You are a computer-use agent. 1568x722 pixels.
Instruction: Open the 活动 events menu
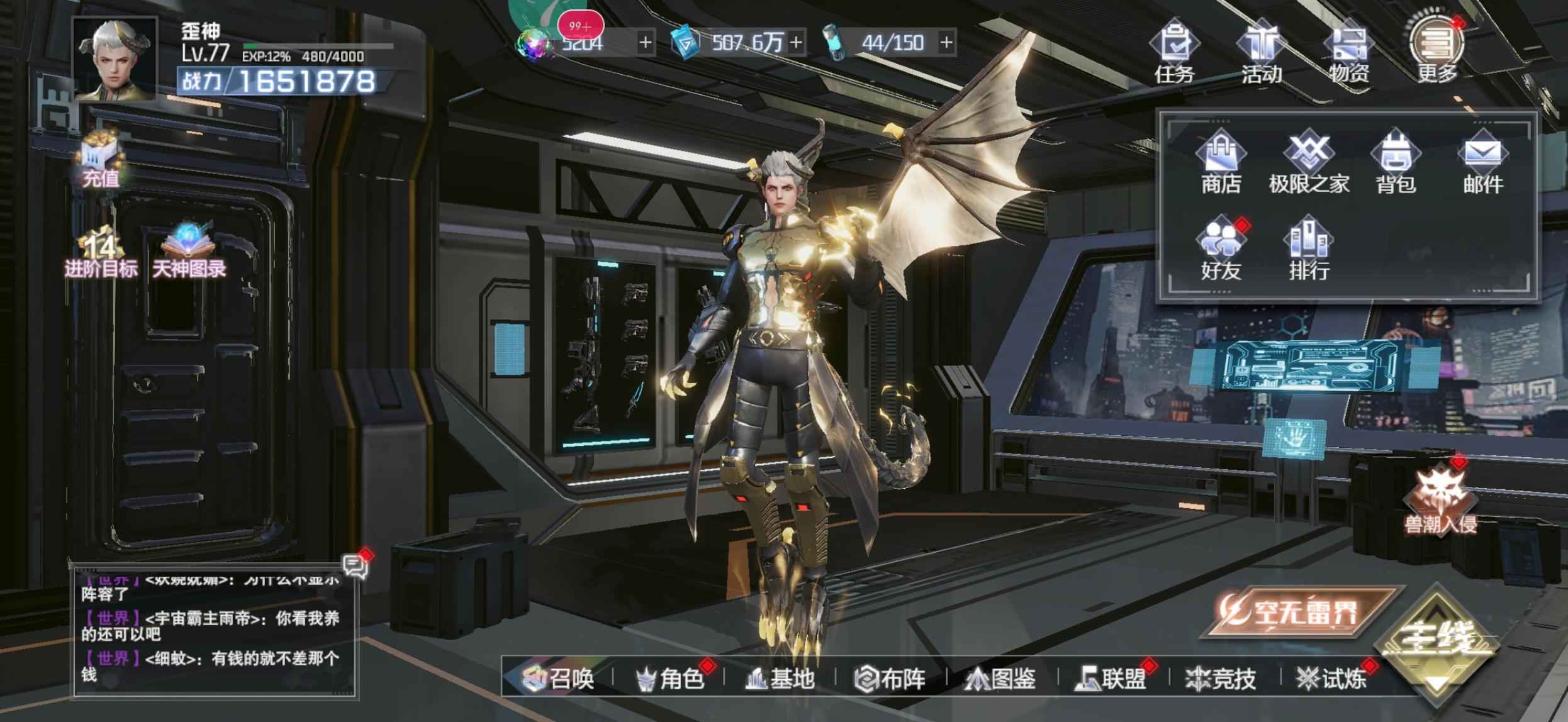pos(1262,53)
